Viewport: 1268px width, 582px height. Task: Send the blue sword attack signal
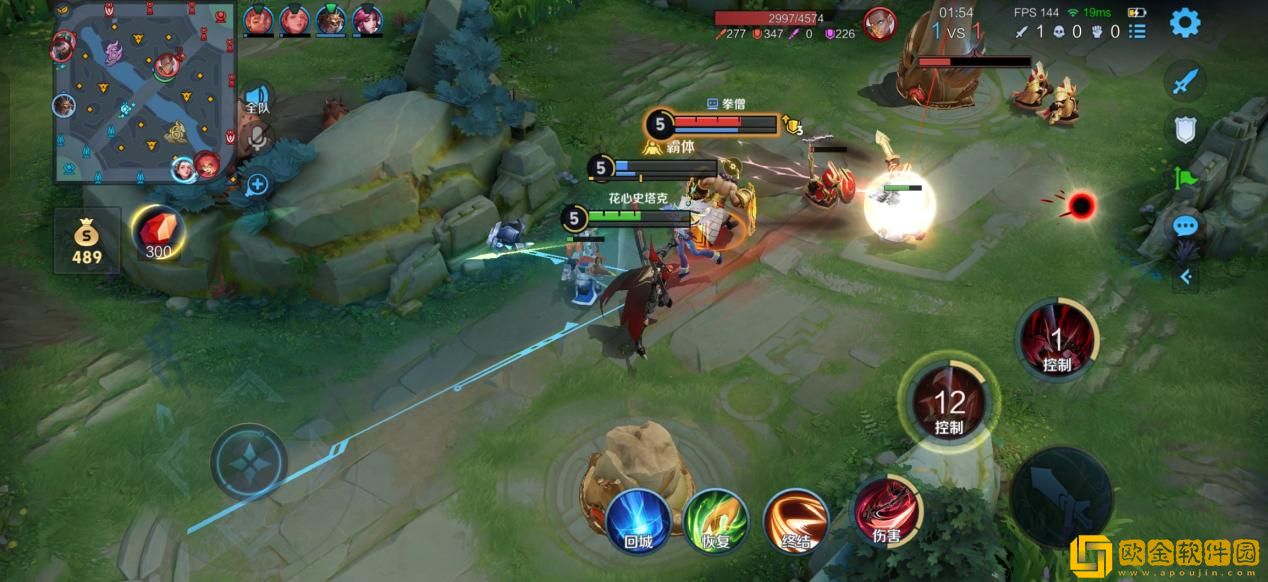click(x=1184, y=82)
